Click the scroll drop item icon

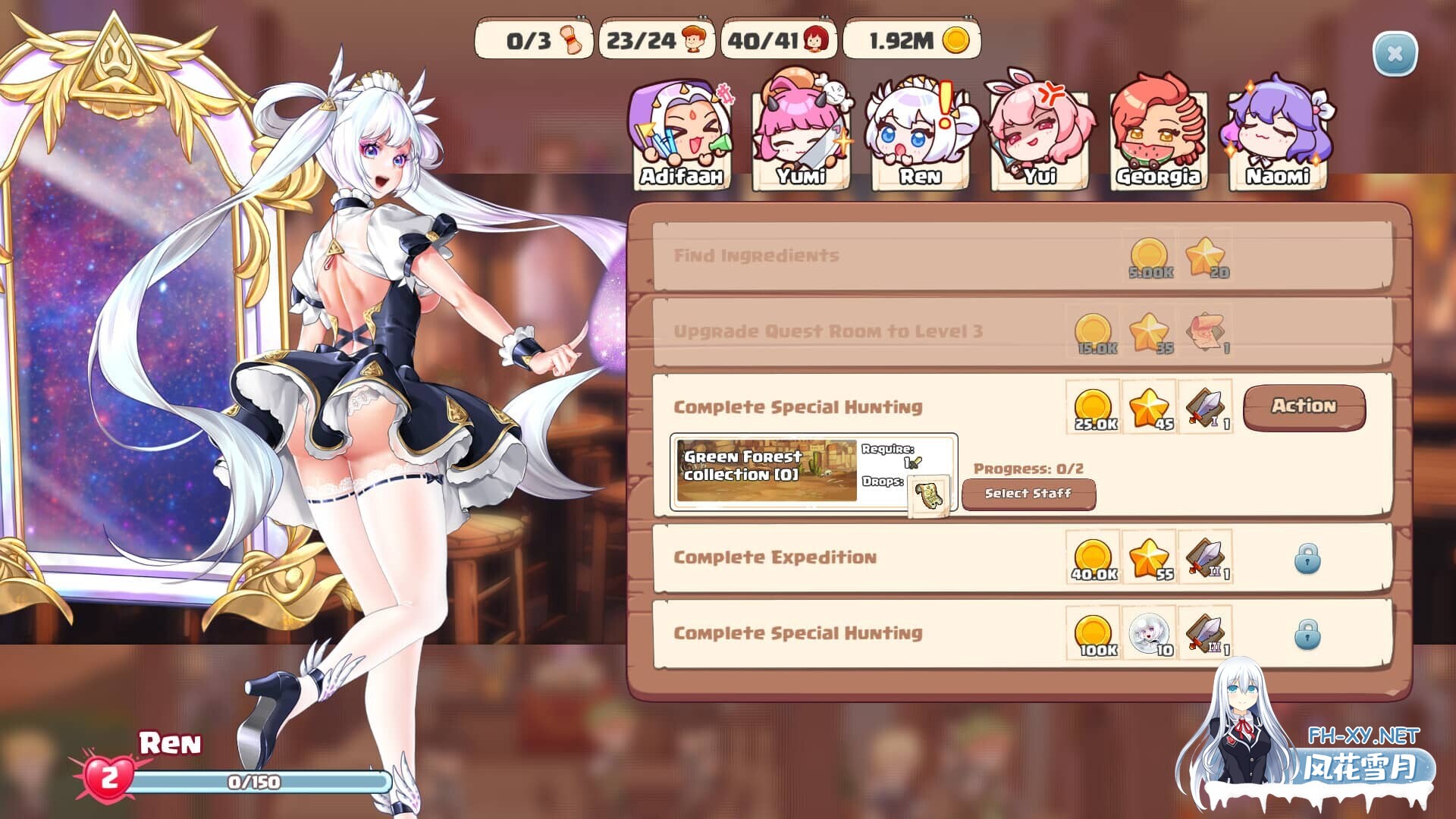928,496
